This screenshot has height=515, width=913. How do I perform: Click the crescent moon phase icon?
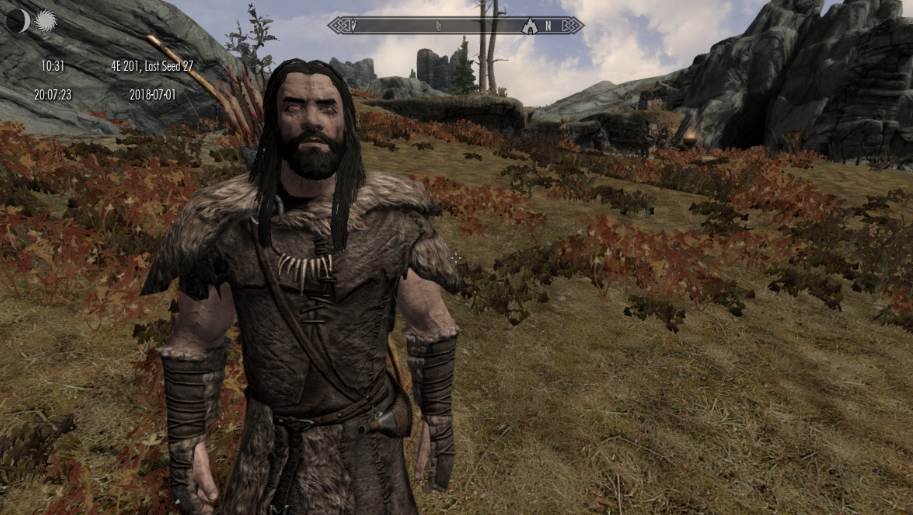[17, 20]
